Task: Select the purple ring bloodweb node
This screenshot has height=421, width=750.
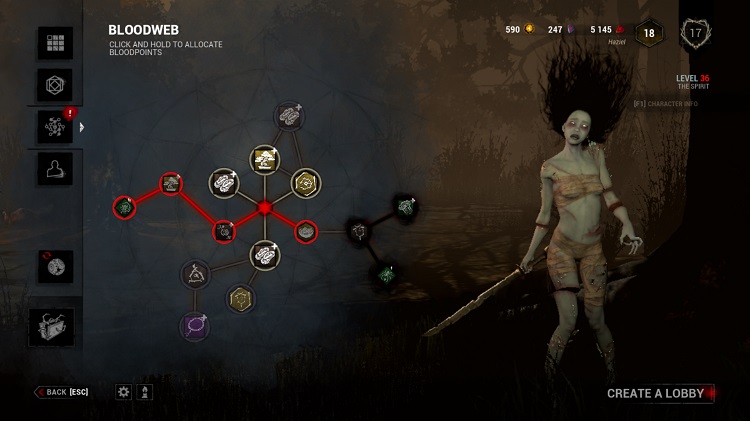Action: click(194, 324)
